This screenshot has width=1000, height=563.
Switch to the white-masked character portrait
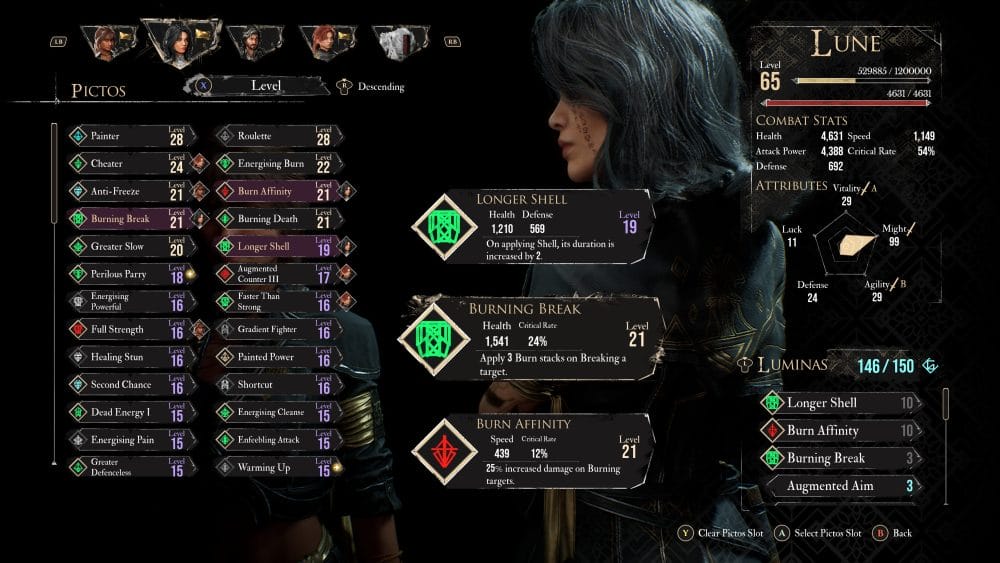tap(400, 42)
